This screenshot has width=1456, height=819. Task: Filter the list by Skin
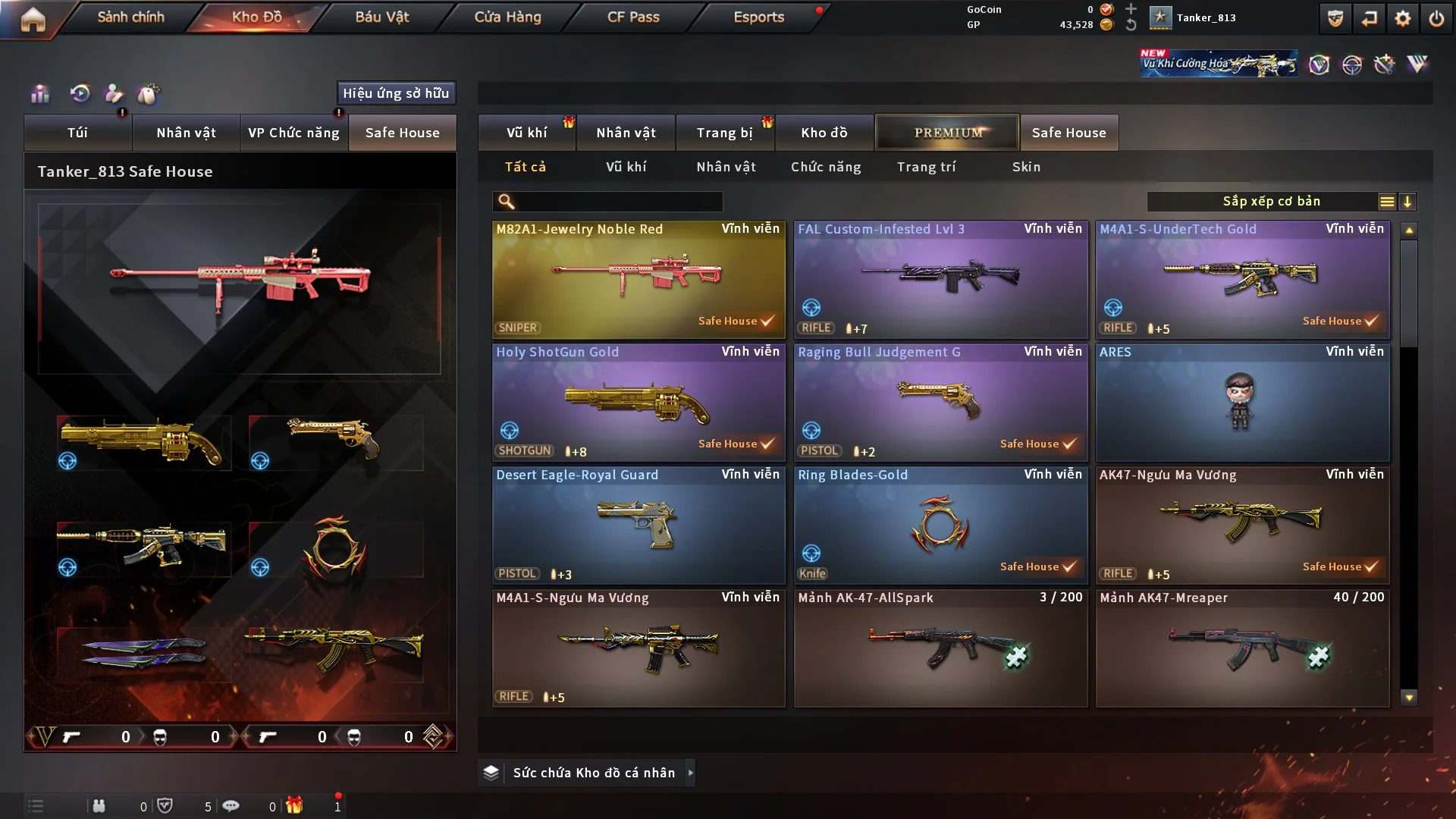pos(1026,167)
